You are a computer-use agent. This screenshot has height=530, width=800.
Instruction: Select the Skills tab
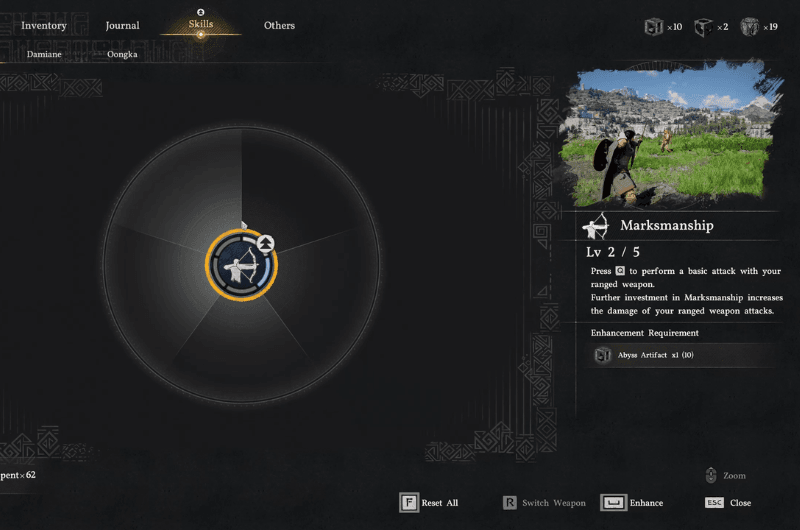click(x=201, y=24)
